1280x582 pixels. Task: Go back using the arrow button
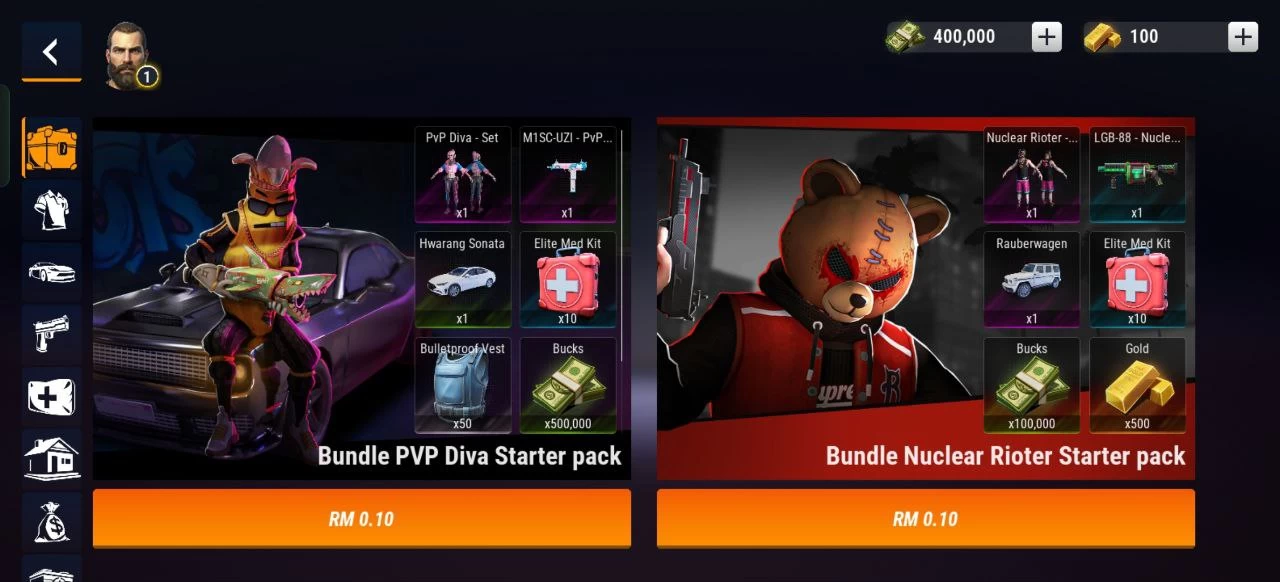tap(51, 52)
